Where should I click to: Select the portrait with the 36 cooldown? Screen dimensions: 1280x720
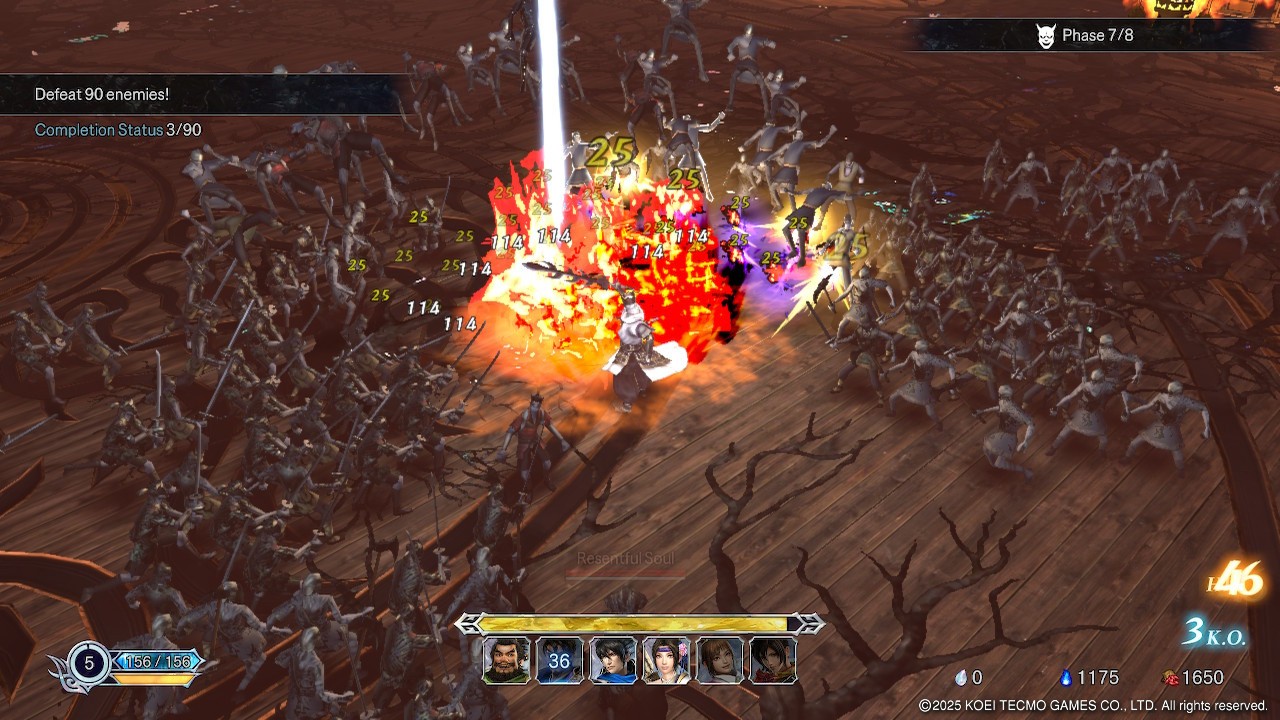point(559,661)
